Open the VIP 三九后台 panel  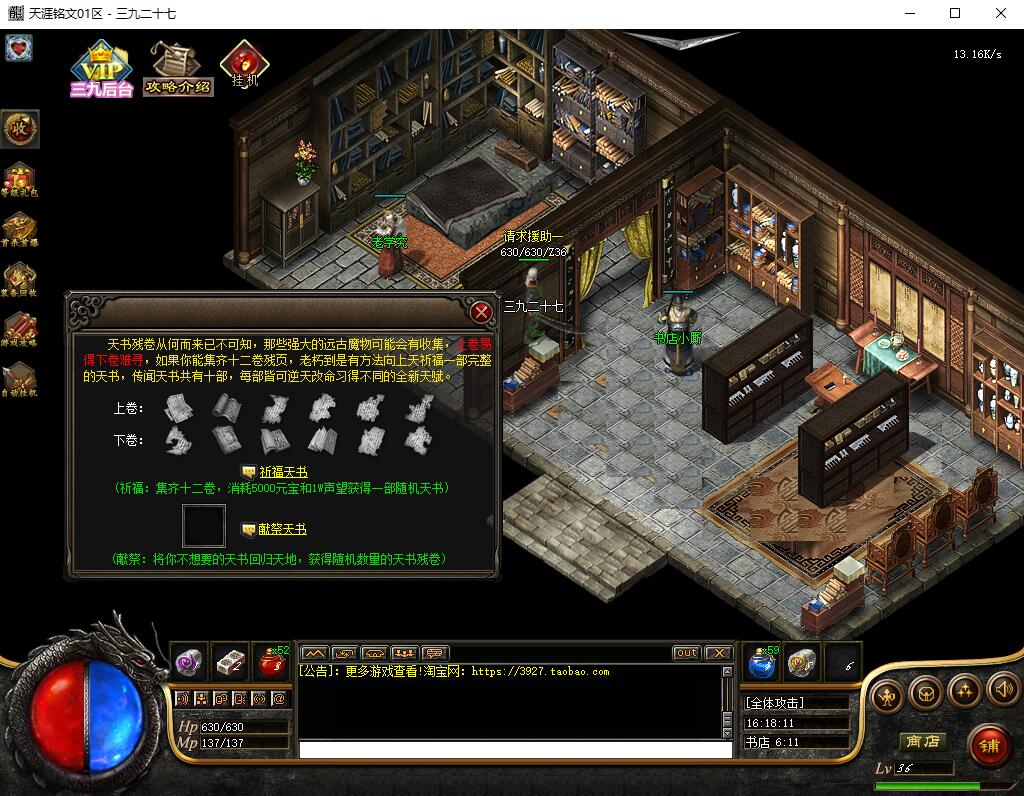101,68
